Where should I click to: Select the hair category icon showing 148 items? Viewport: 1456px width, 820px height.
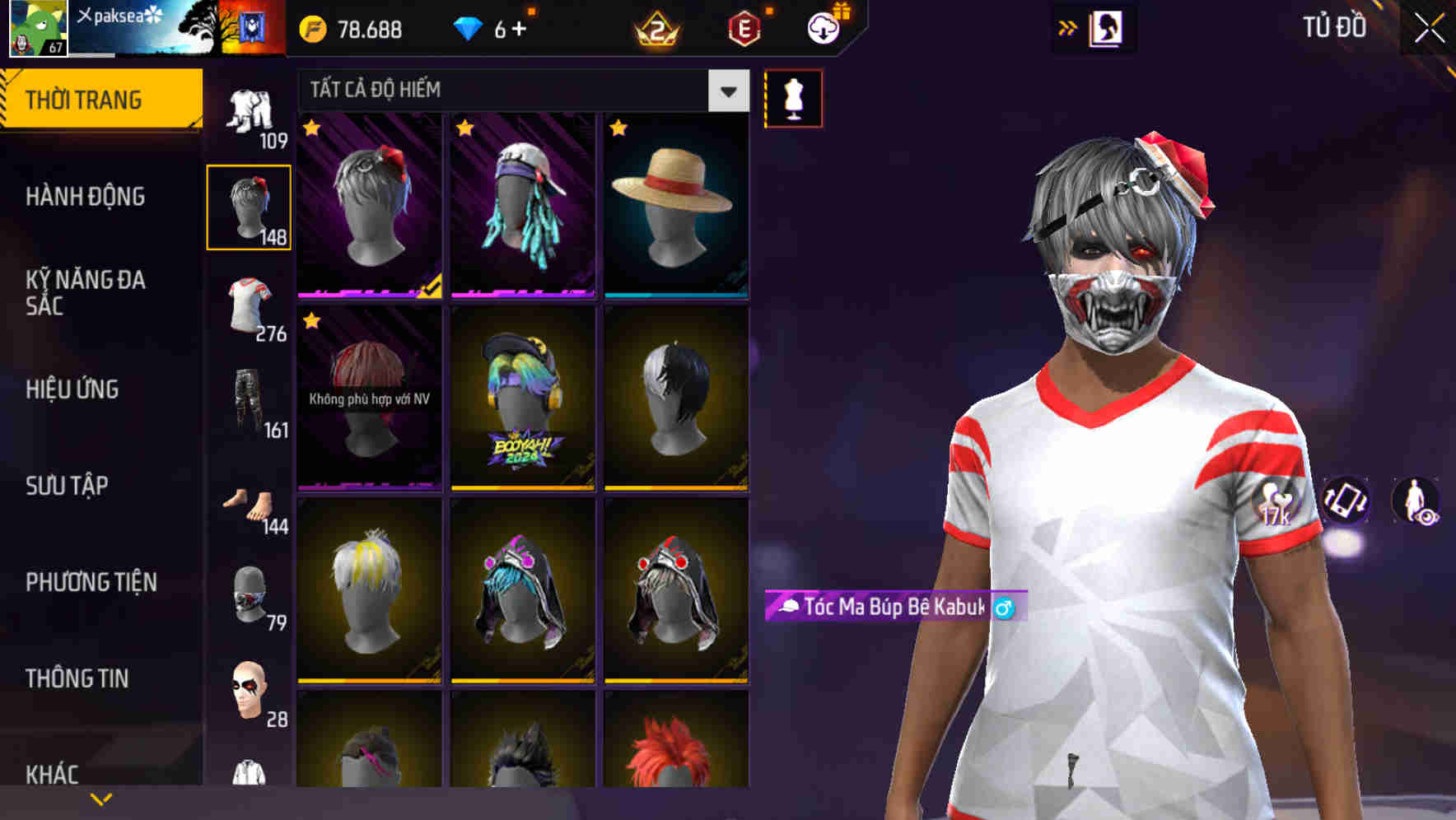point(249,206)
